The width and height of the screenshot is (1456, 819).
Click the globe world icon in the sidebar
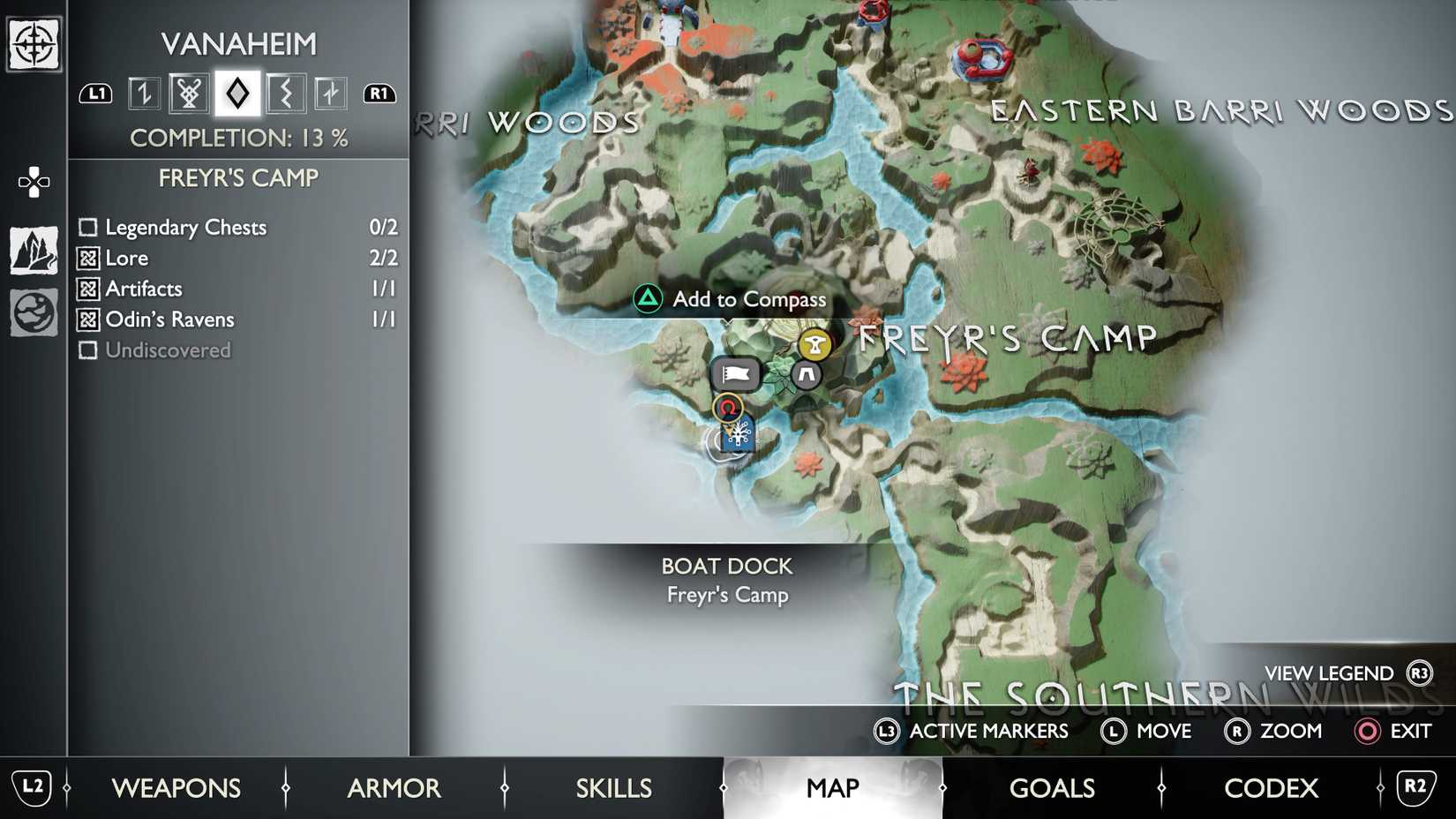click(x=33, y=312)
